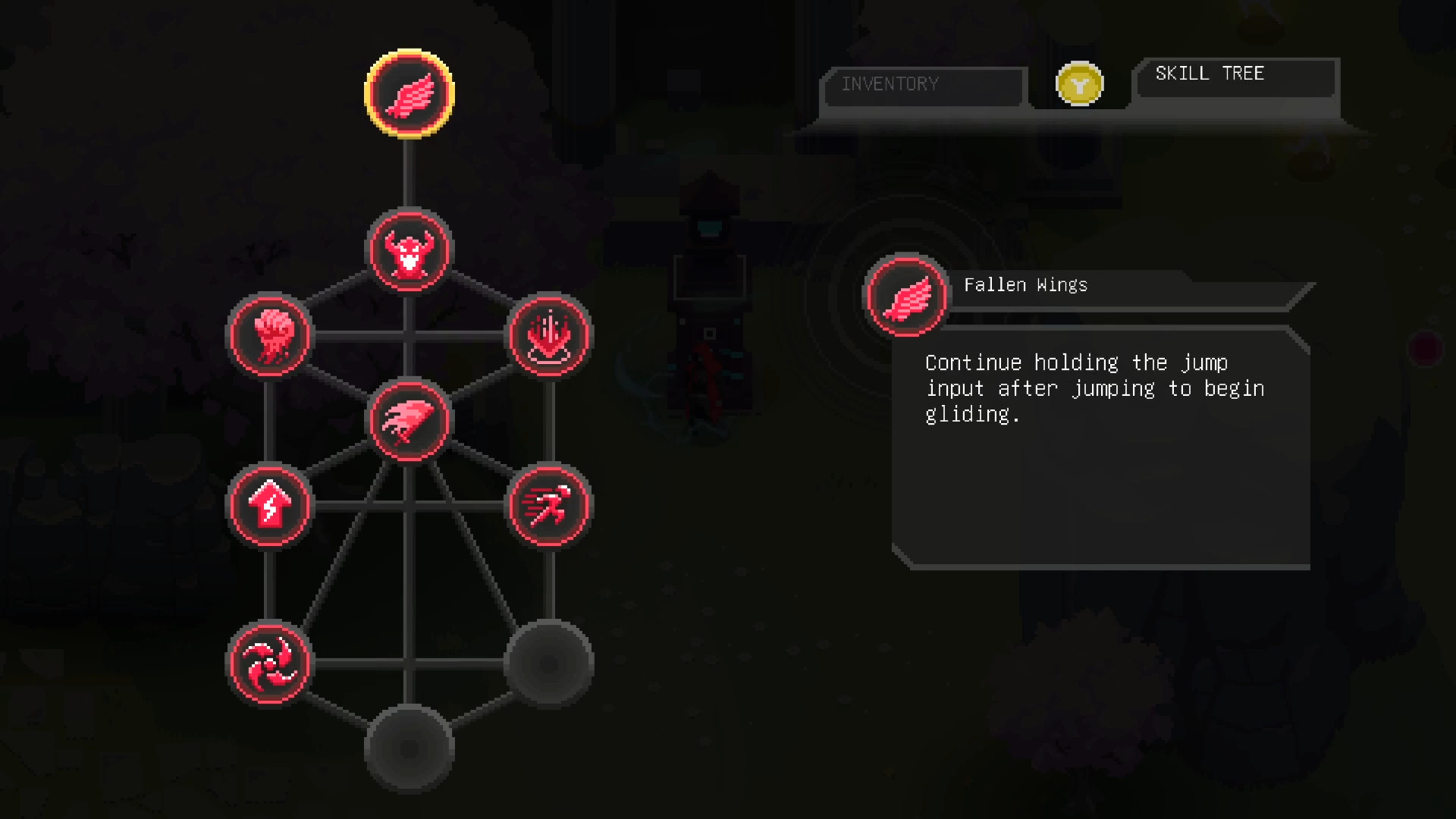This screenshot has width=1456, height=819.
Task: Click the lightning upgrade arrow skill node
Action: tap(270, 507)
